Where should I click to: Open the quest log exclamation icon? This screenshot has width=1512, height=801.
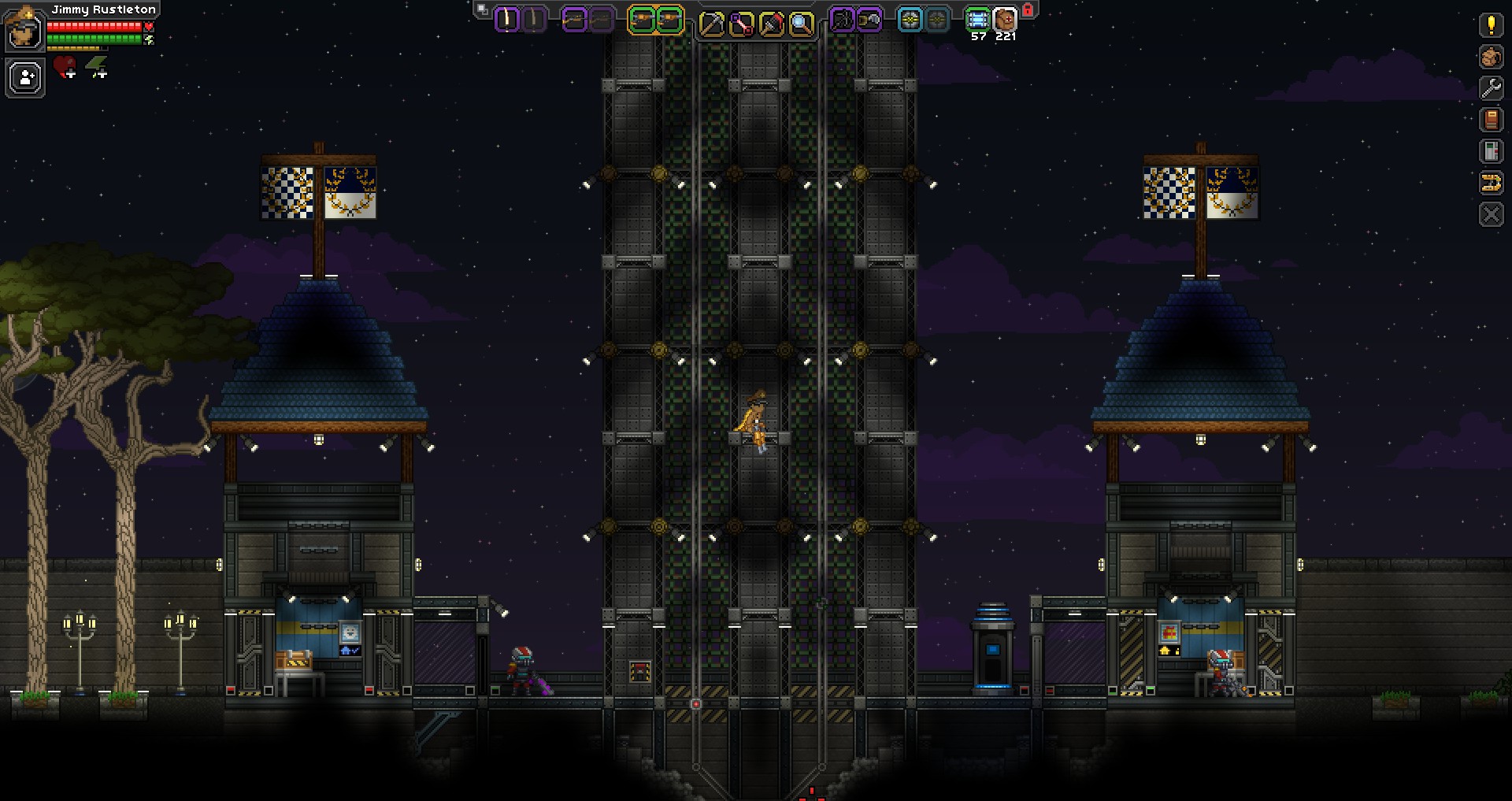(1491, 25)
